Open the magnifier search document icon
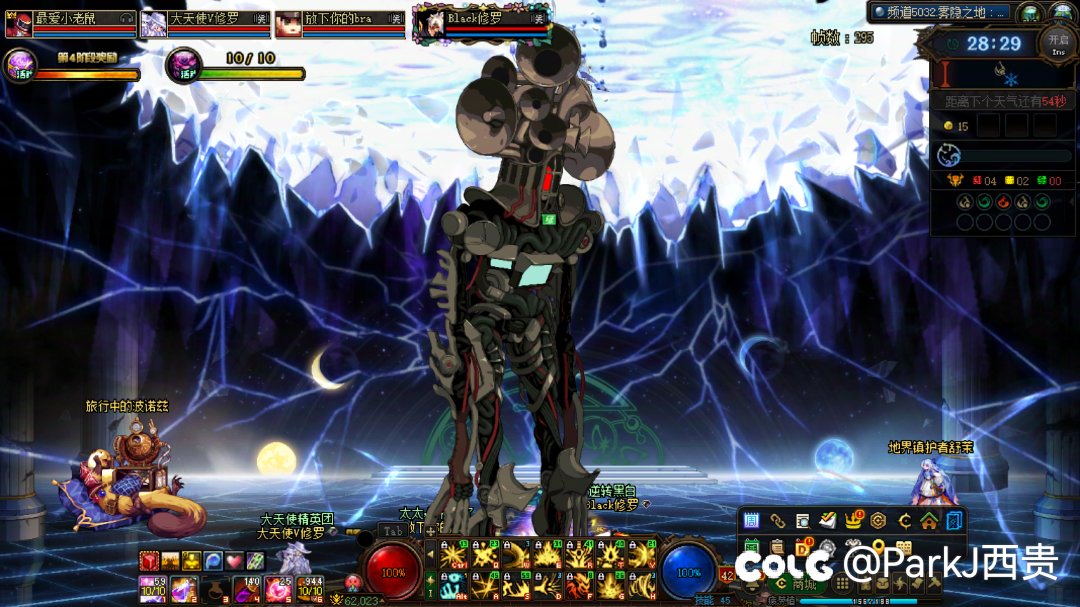Screen dimensions: 1080x607 pos(802,520)
